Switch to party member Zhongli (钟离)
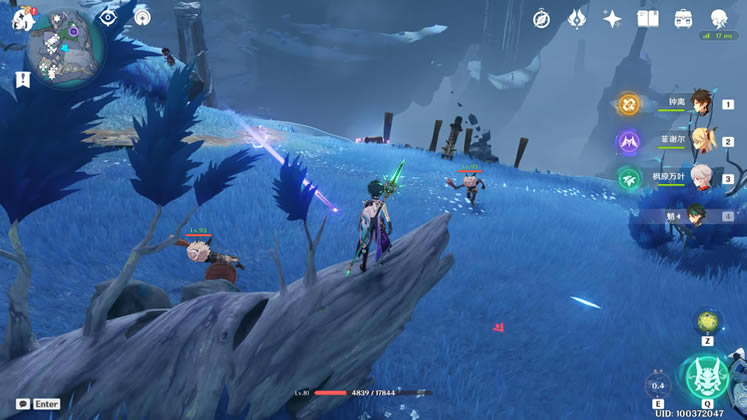 702,102
